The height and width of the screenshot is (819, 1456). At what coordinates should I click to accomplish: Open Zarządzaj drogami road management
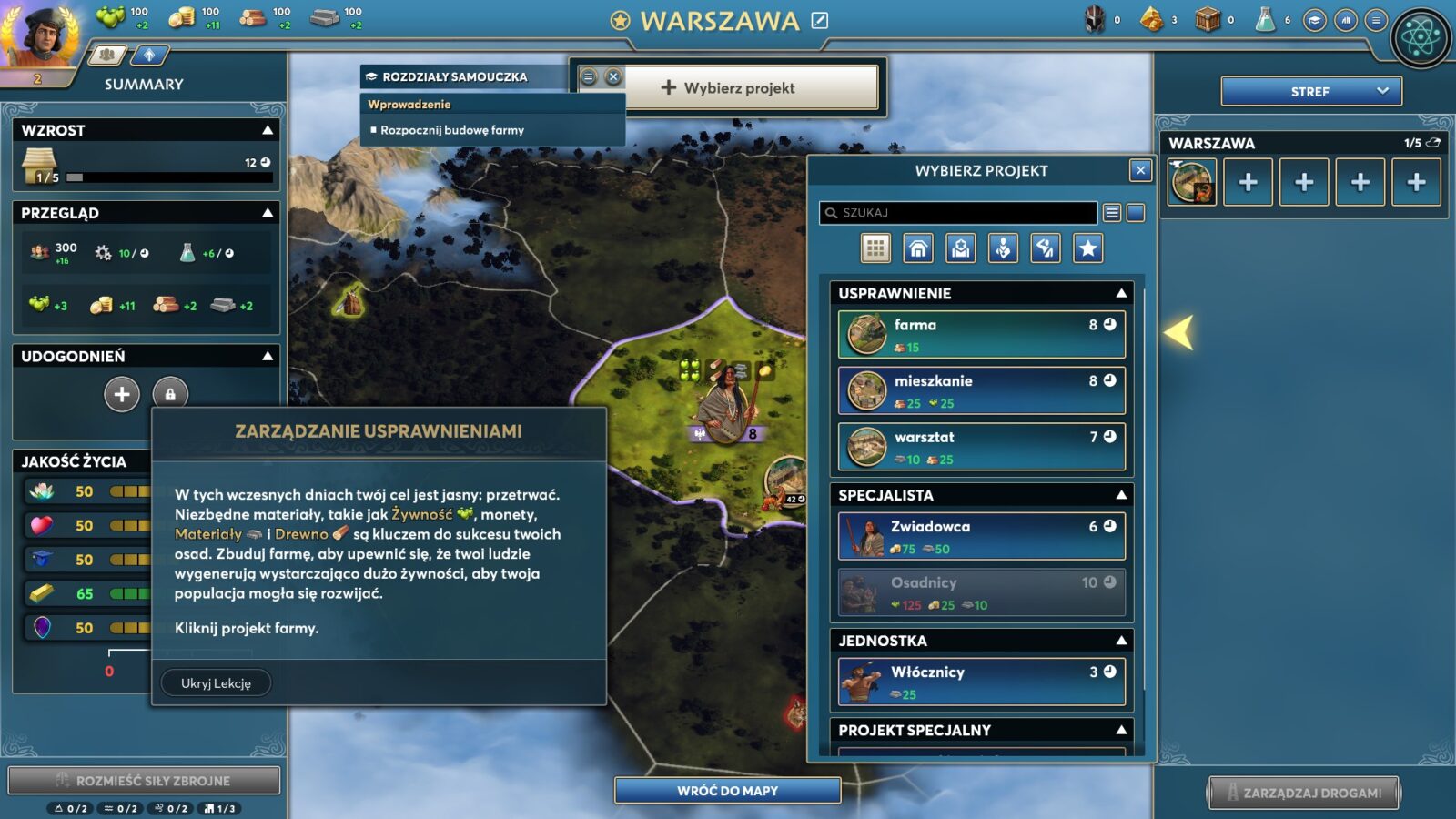click(x=1303, y=793)
